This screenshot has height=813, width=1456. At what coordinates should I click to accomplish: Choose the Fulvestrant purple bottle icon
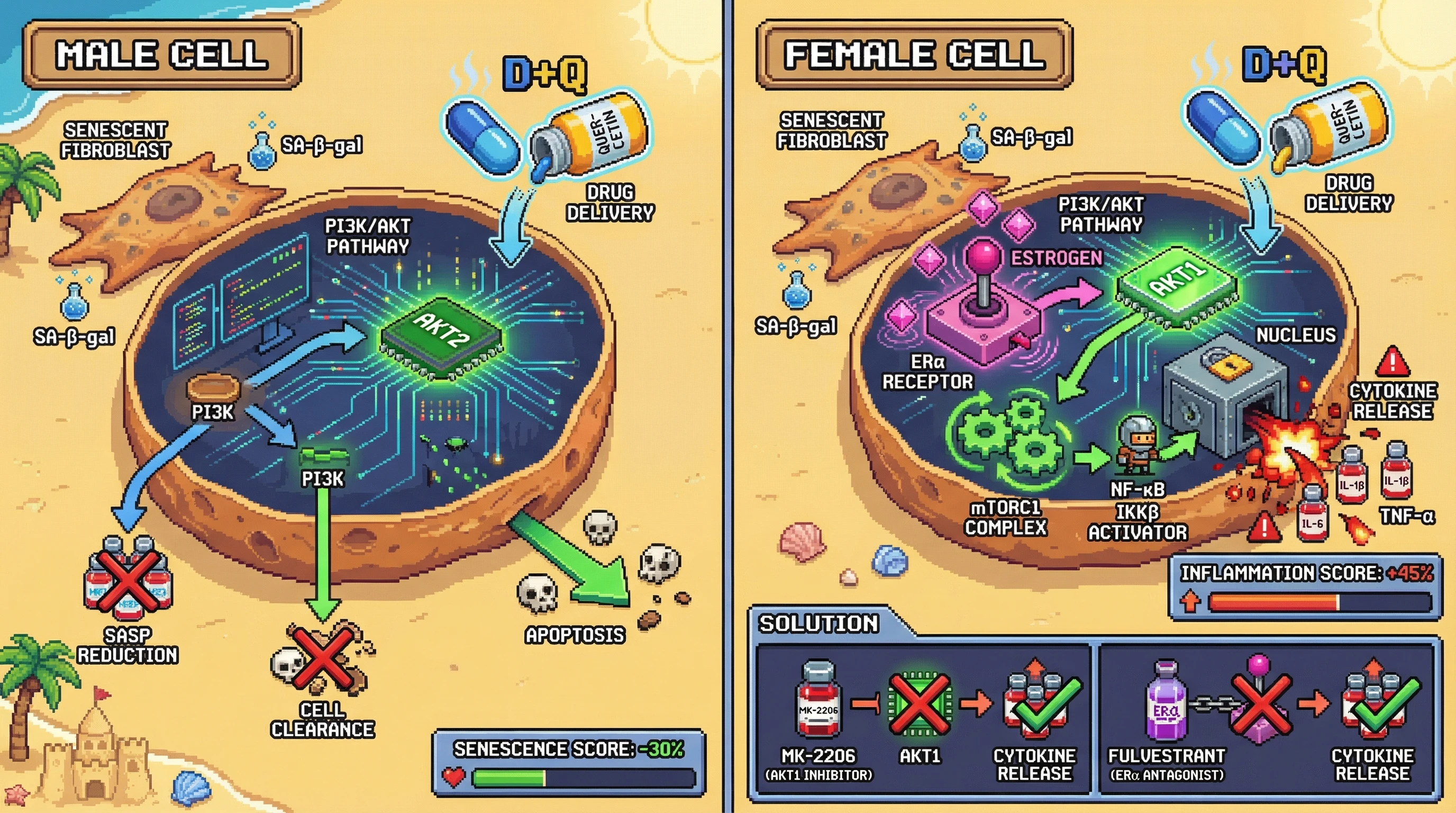(x=1167, y=703)
